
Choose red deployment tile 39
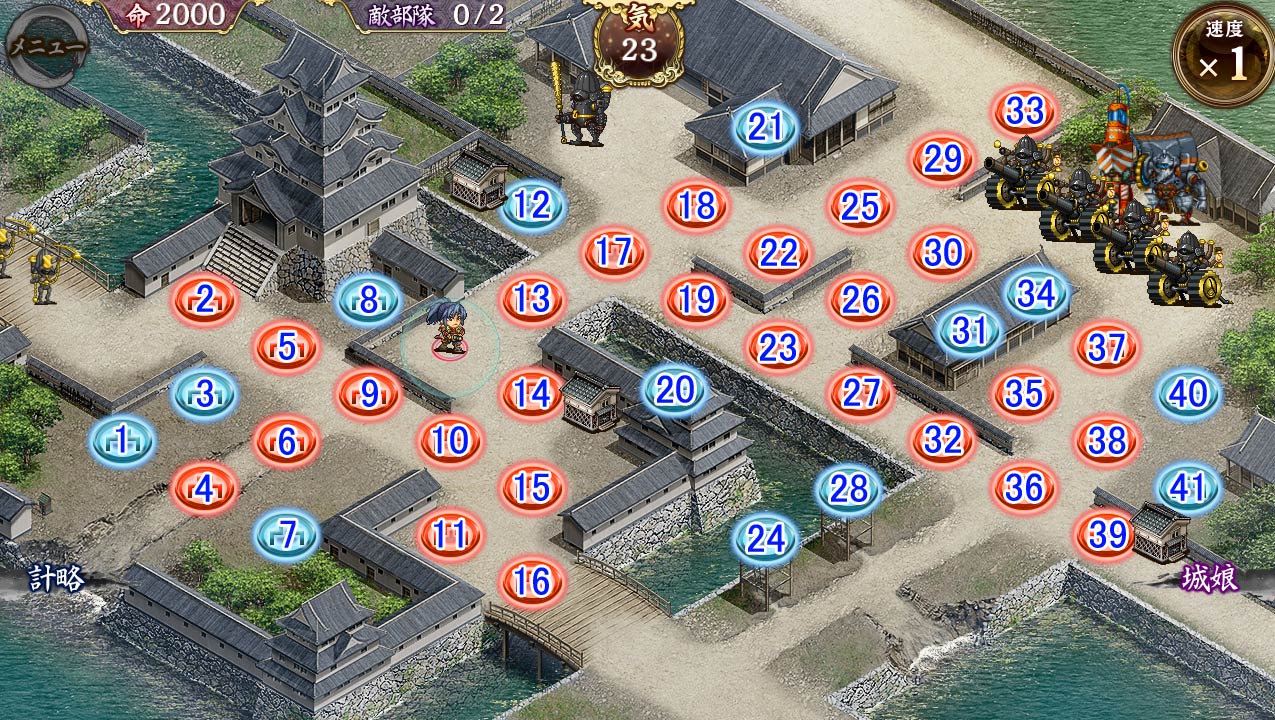(1107, 535)
